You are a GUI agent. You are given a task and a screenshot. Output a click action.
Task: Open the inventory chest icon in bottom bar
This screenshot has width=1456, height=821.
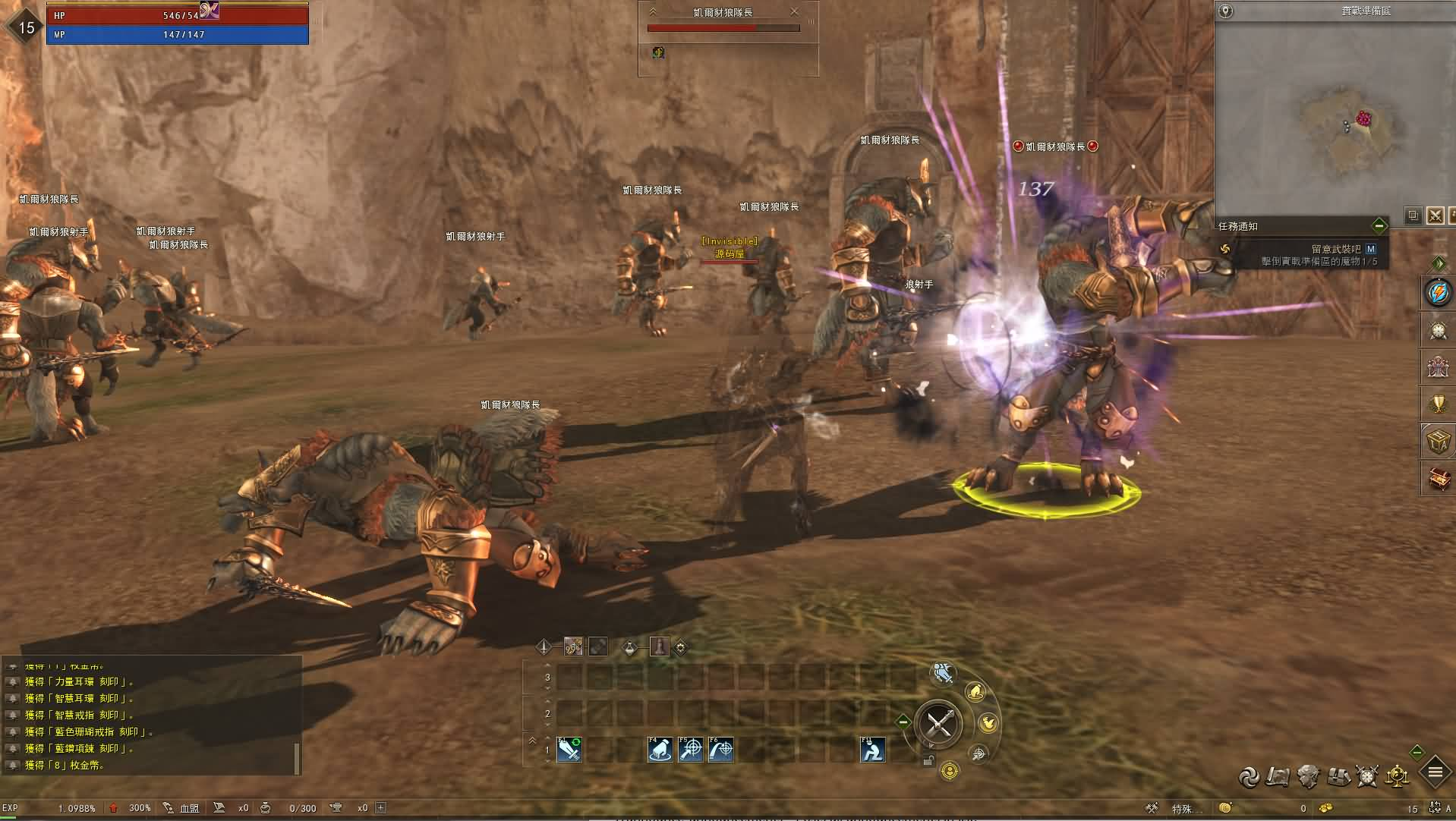click(x=1338, y=775)
